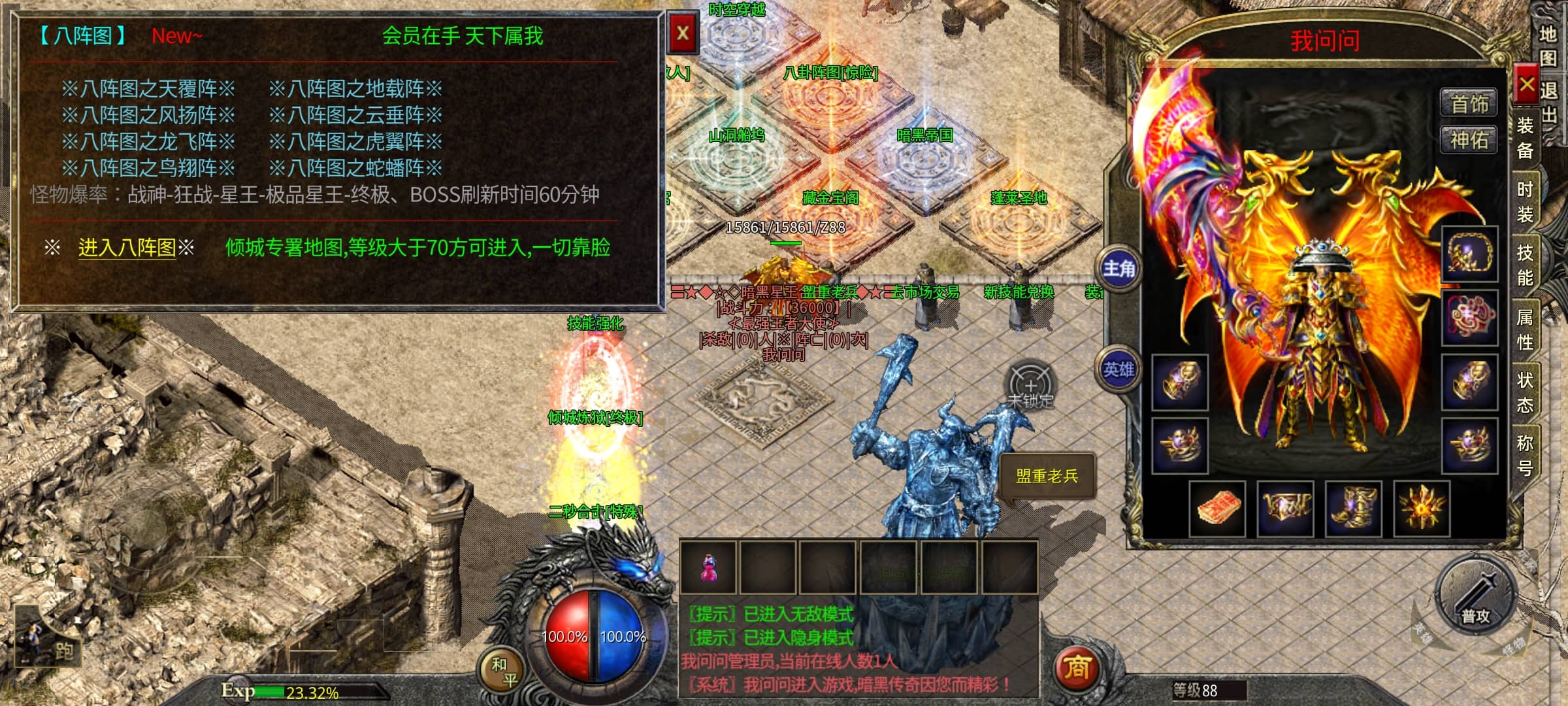Select 八阵图之龙飞阵 entry
The width and height of the screenshot is (1568, 706).
(x=148, y=142)
